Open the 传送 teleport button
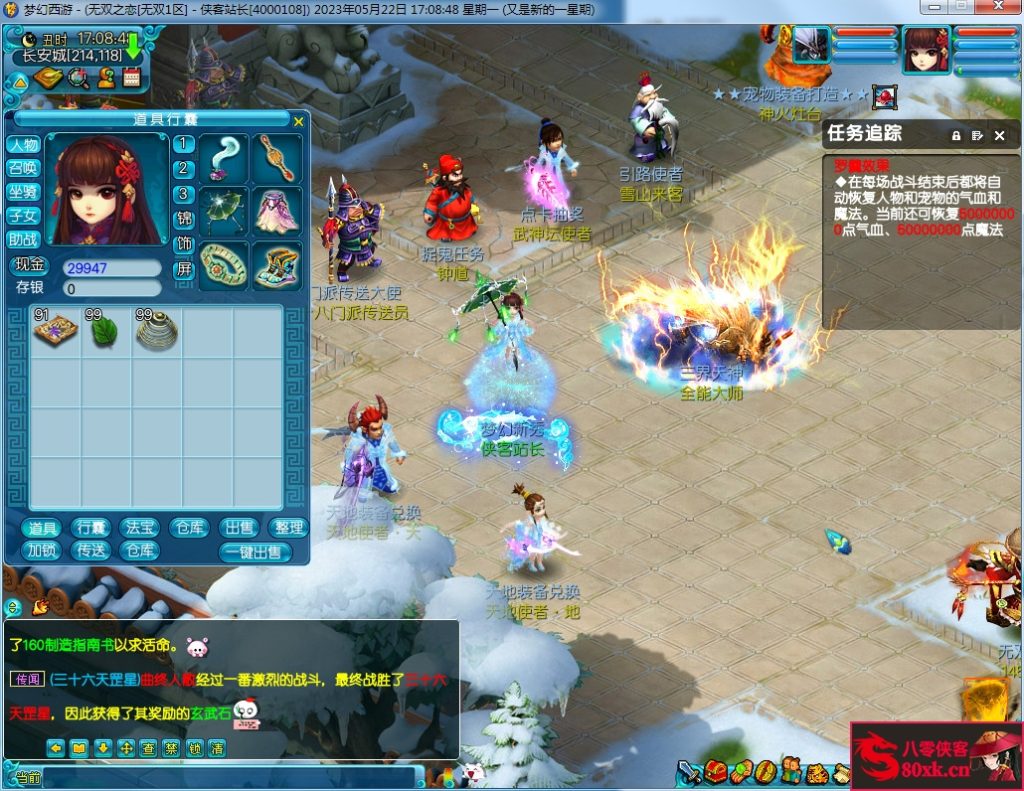 92,551
